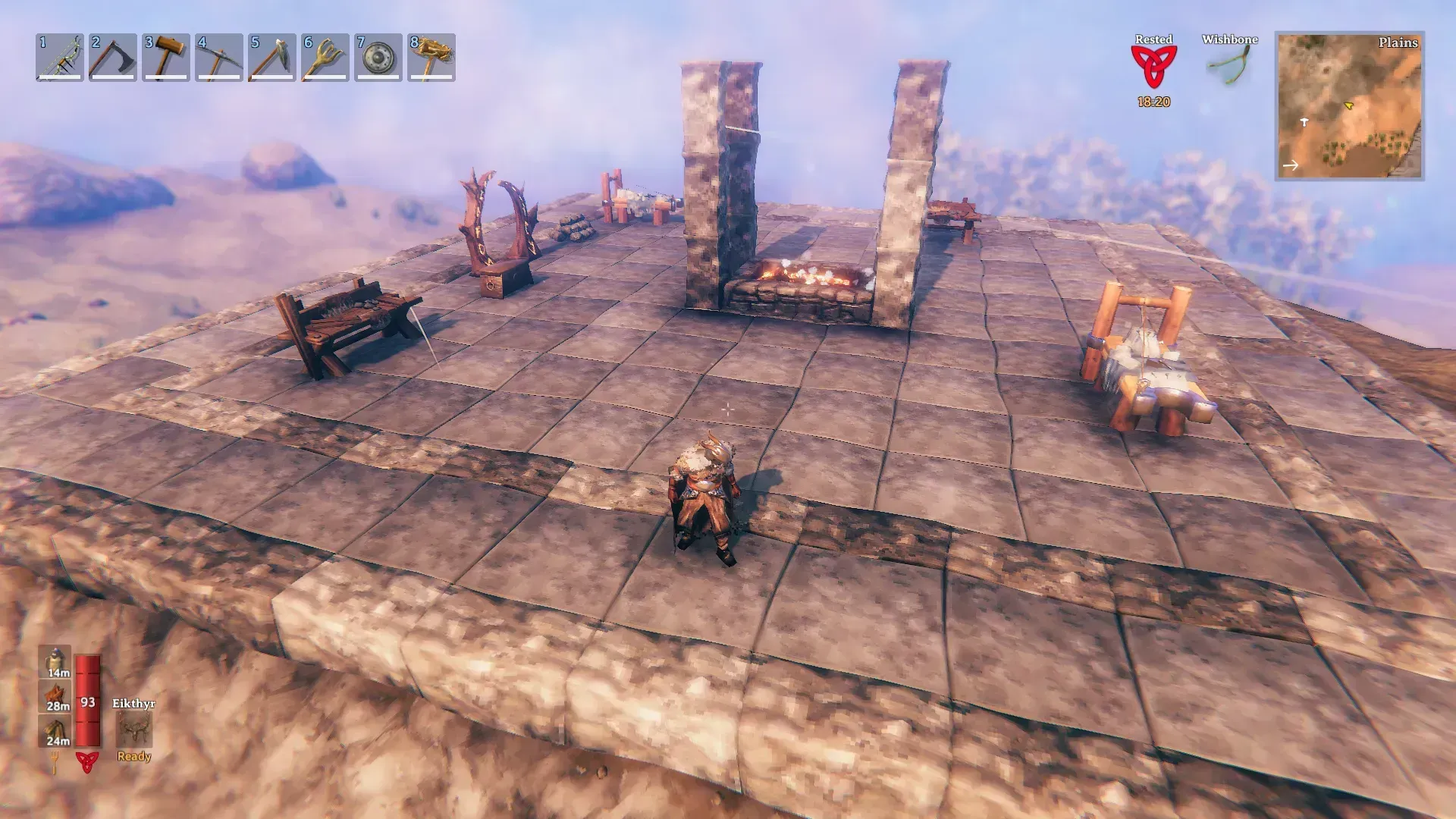Equip the axe in hotbar slot 2
Screen dimensions: 1456x819
pos(113,58)
